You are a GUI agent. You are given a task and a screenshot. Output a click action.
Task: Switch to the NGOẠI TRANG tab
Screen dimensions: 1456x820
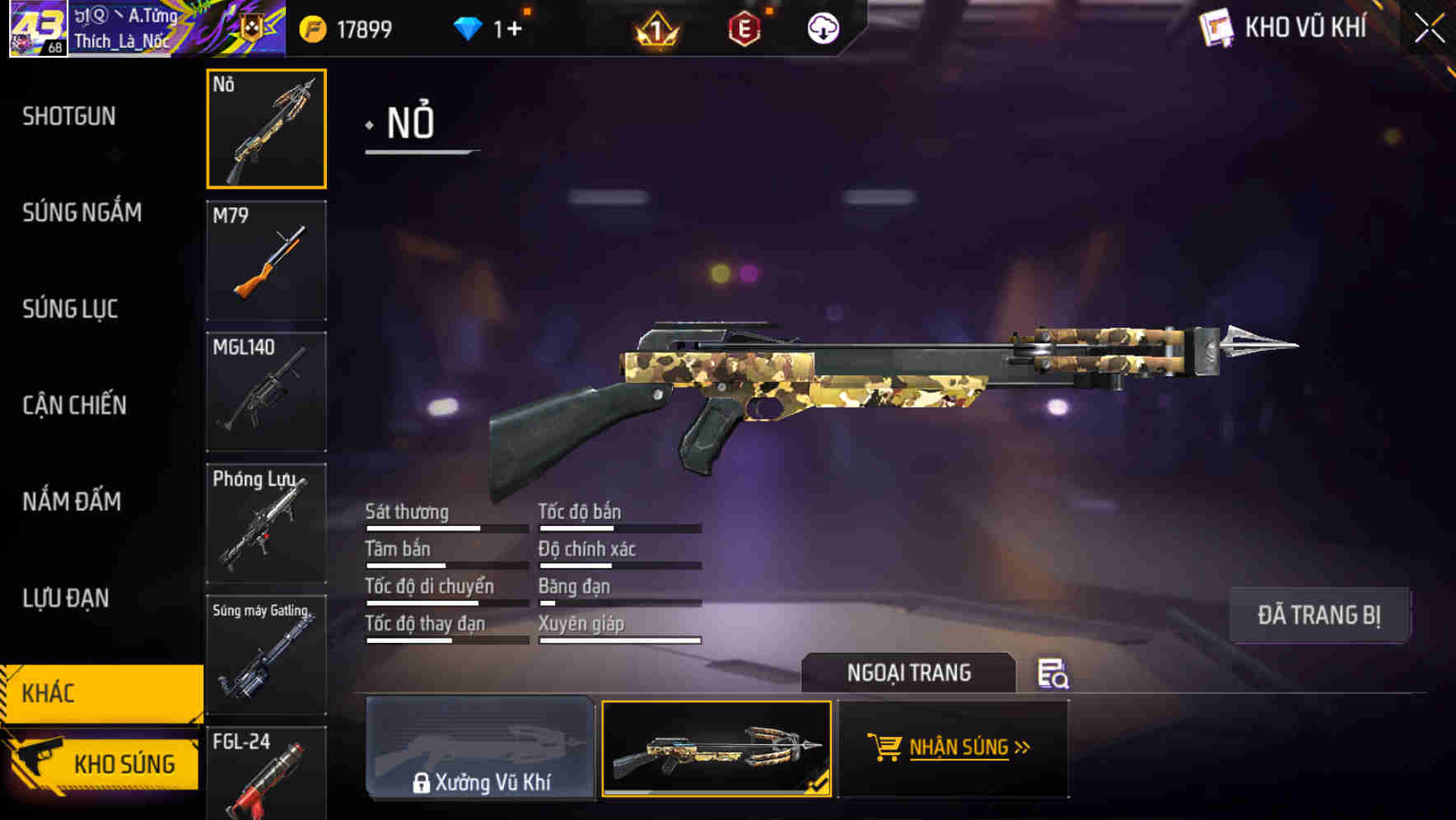coord(911,672)
